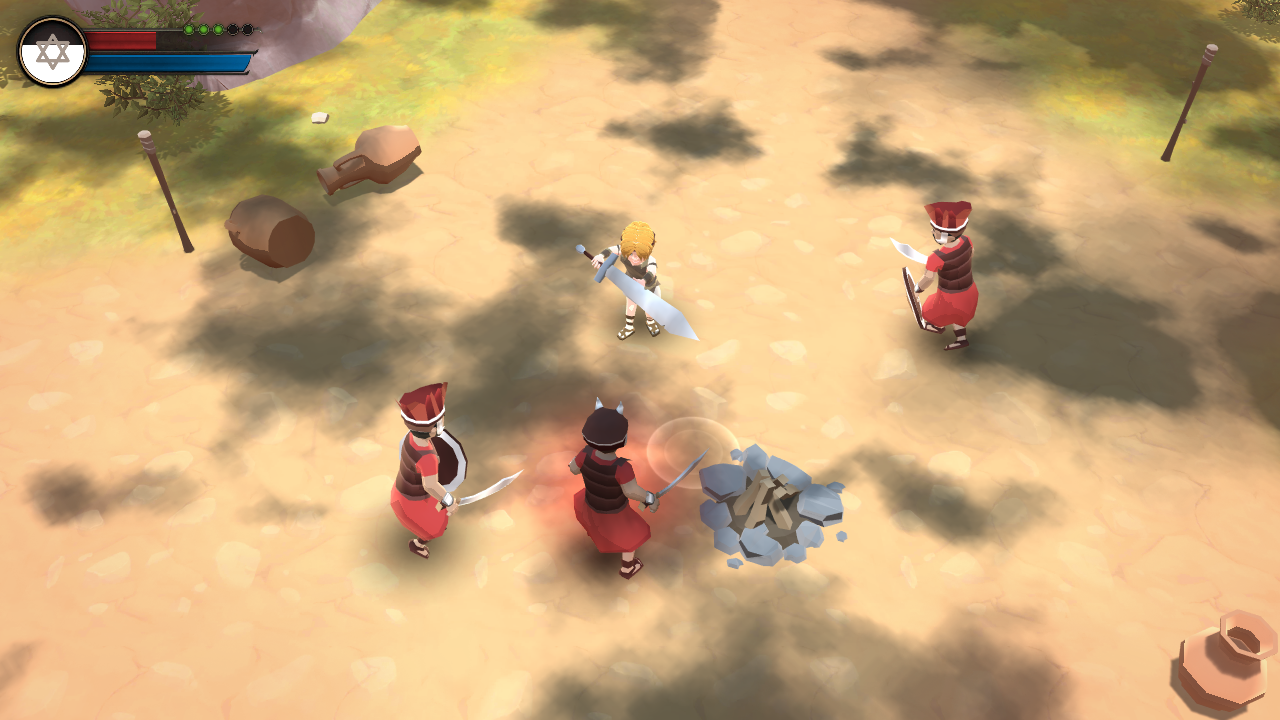This screenshot has height=720, width=1280.
Task: Click the stone campfire ring
Action: (770, 505)
